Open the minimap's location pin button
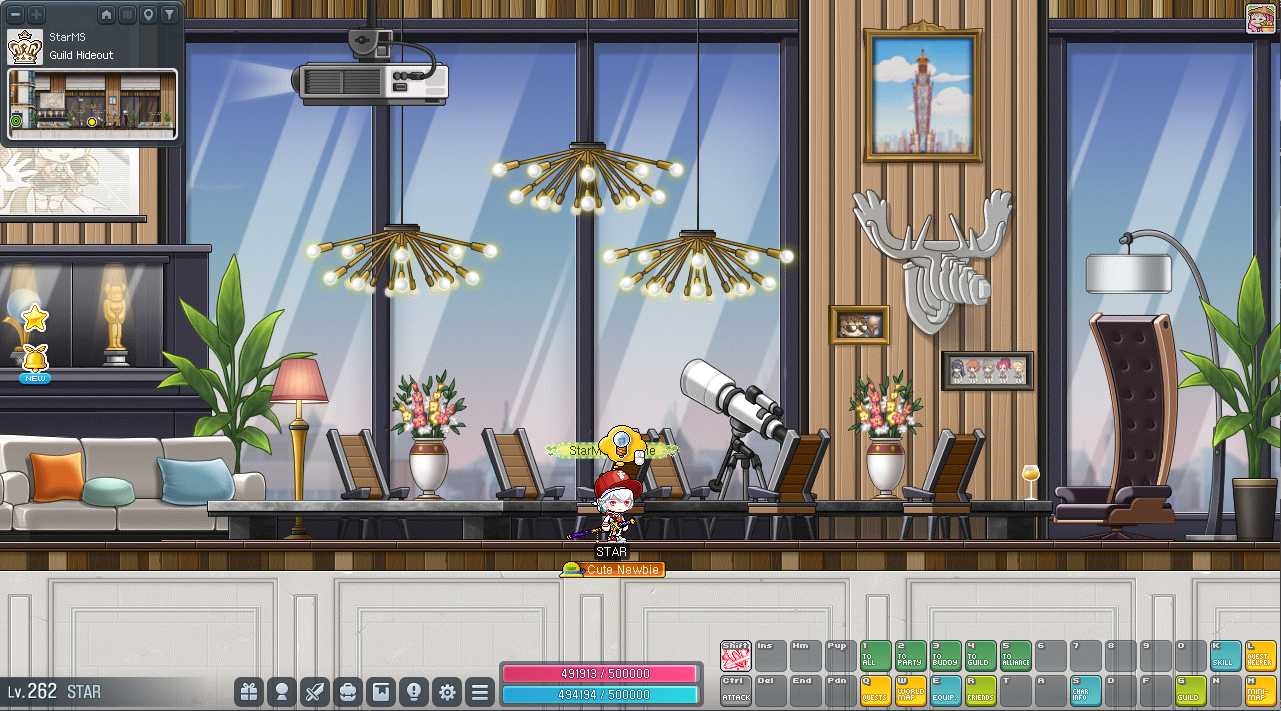This screenshot has width=1281, height=711. point(148,15)
